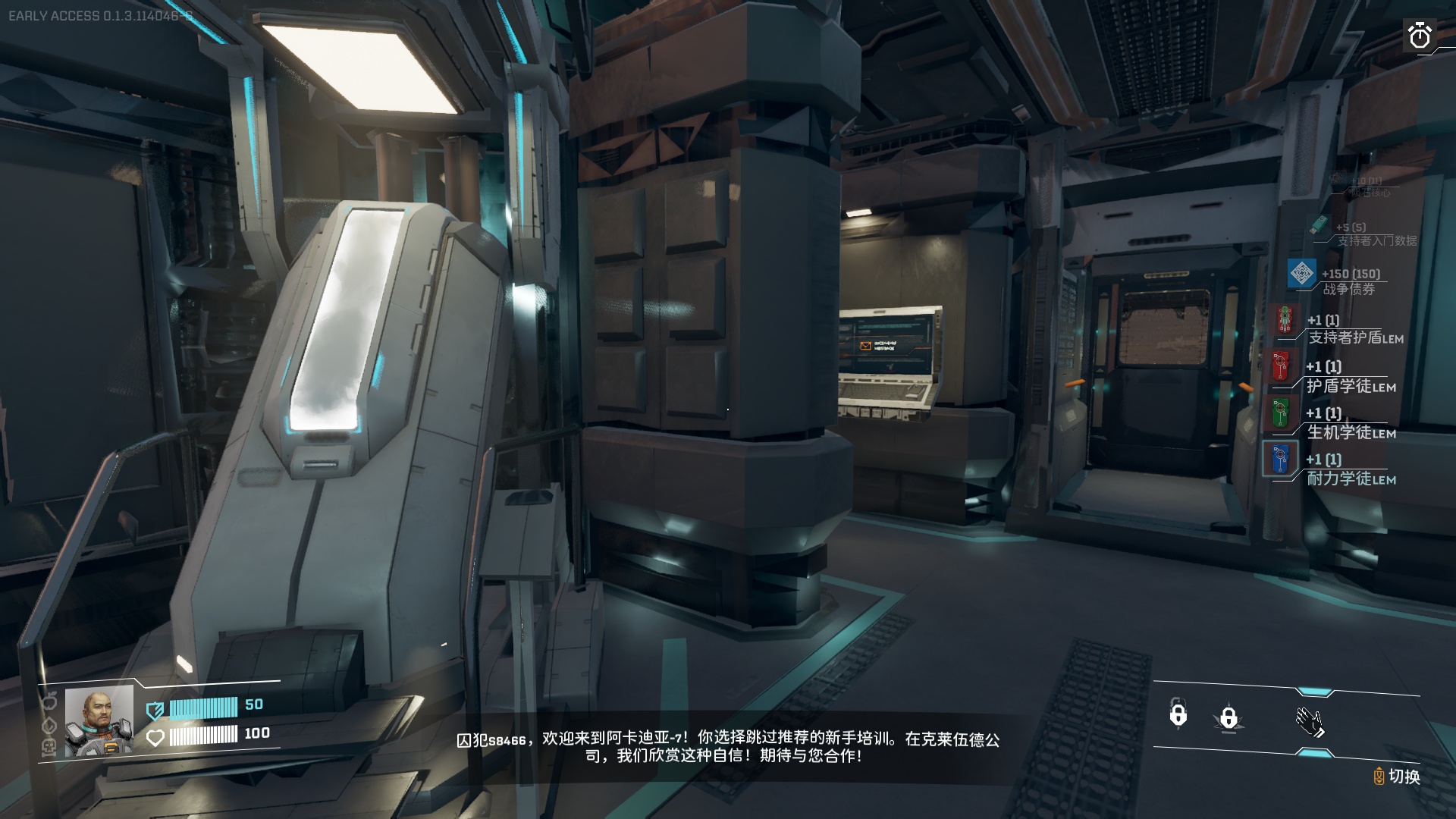Click the stopwatch timer icon

click(x=1419, y=36)
